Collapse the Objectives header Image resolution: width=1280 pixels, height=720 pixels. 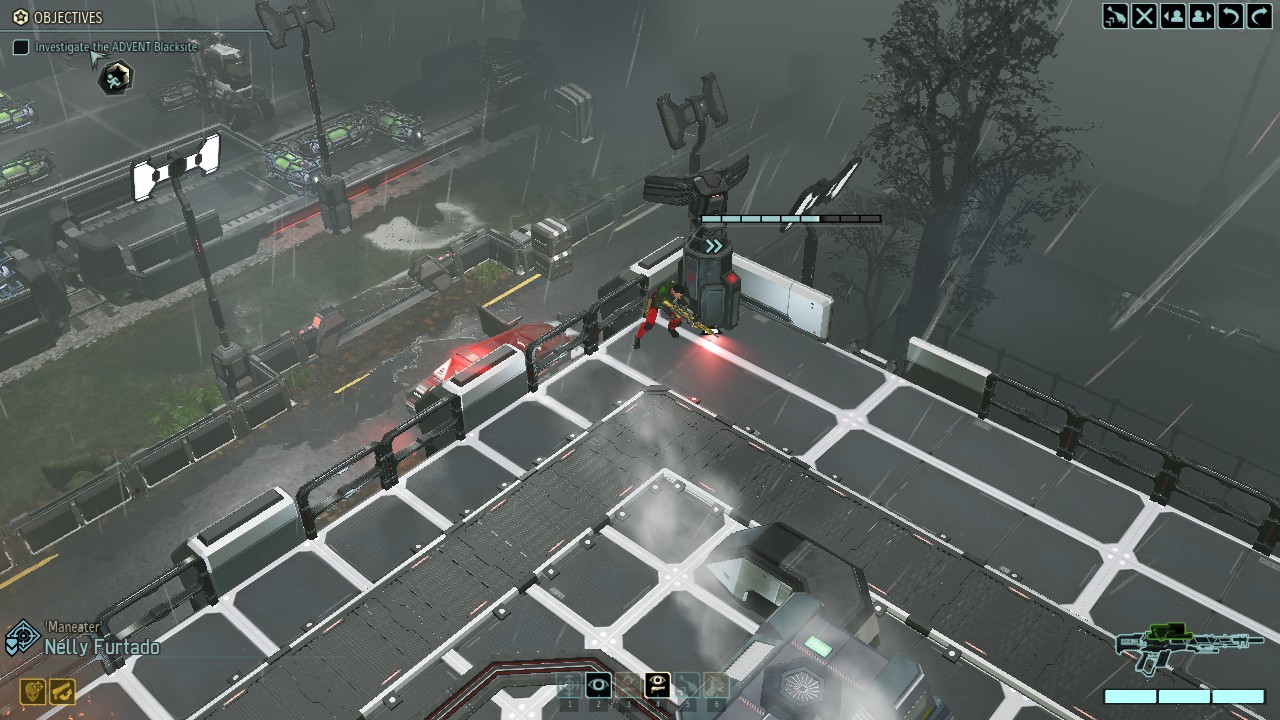(x=58, y=17)
